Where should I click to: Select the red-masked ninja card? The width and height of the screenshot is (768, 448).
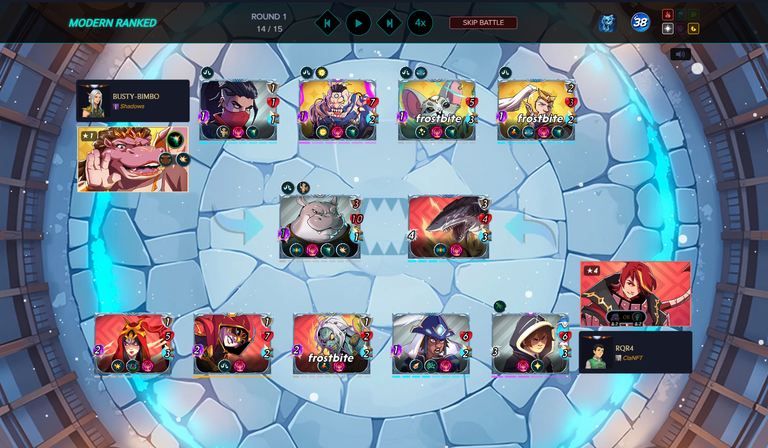238,110
